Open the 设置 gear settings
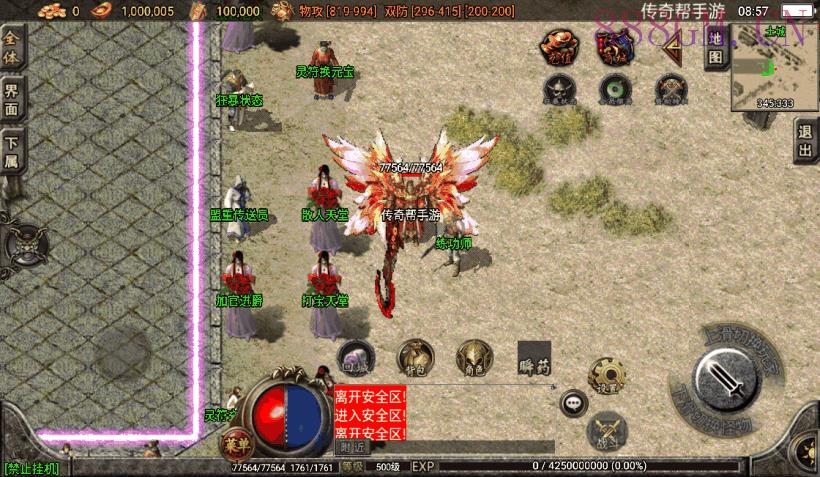The image size is (820, 477). (605, 375)
